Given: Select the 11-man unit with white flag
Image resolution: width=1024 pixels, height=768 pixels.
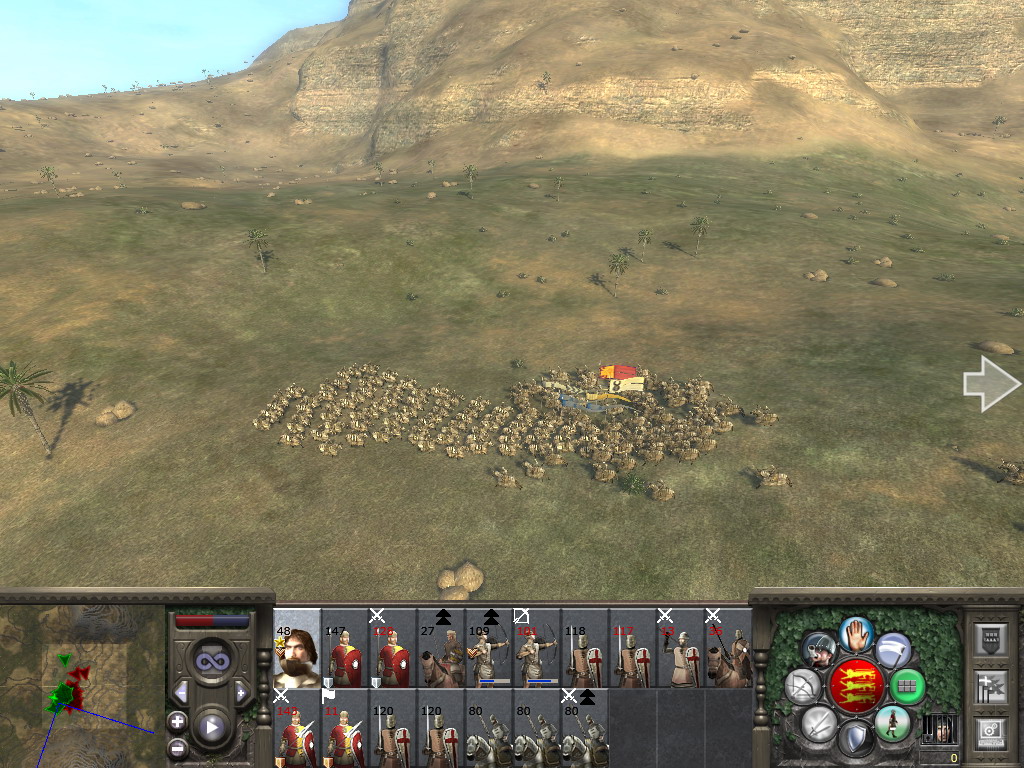Looking at the screenshot, I should point(345,728).
